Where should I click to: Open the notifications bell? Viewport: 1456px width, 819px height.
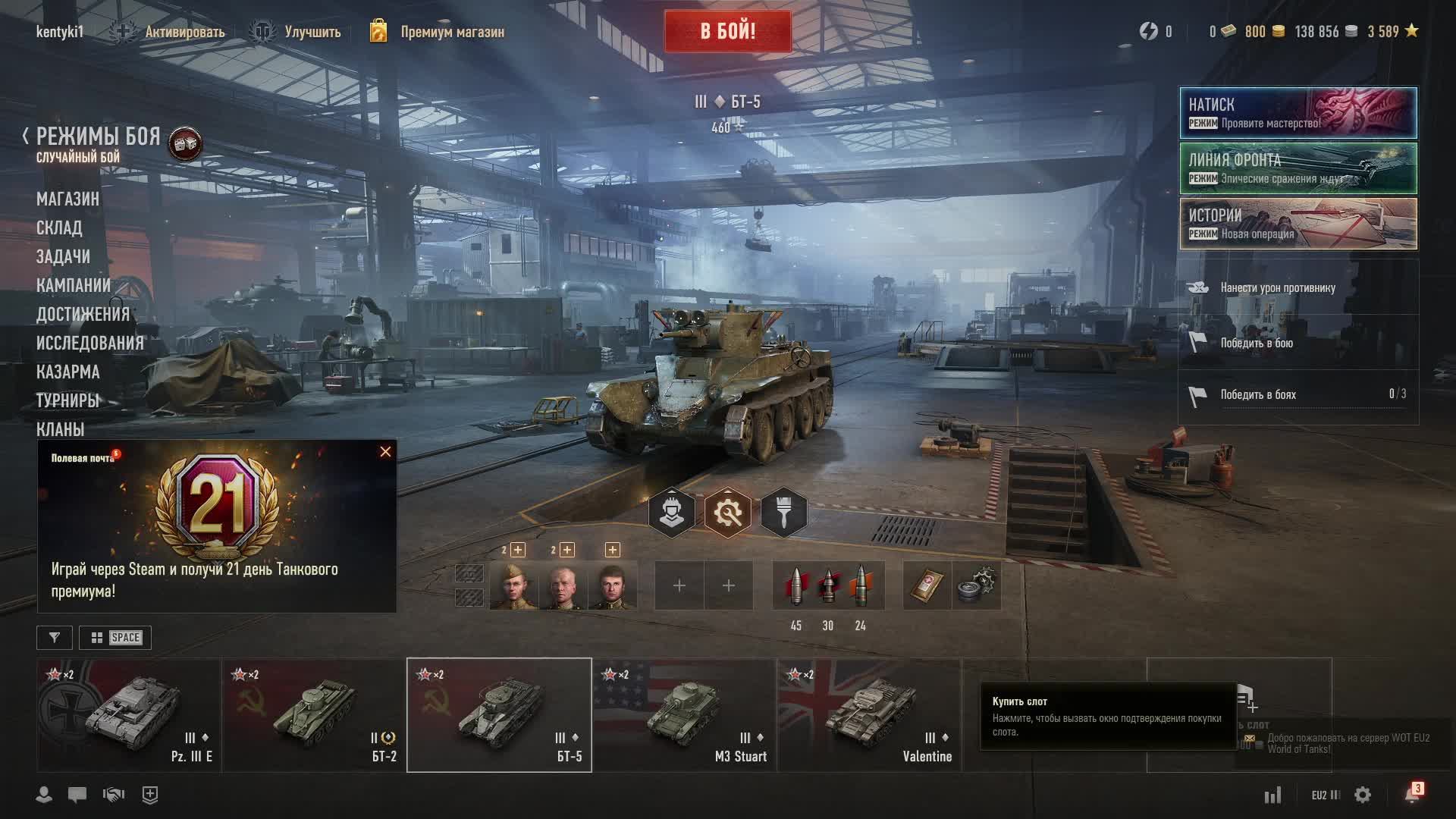1412,794
